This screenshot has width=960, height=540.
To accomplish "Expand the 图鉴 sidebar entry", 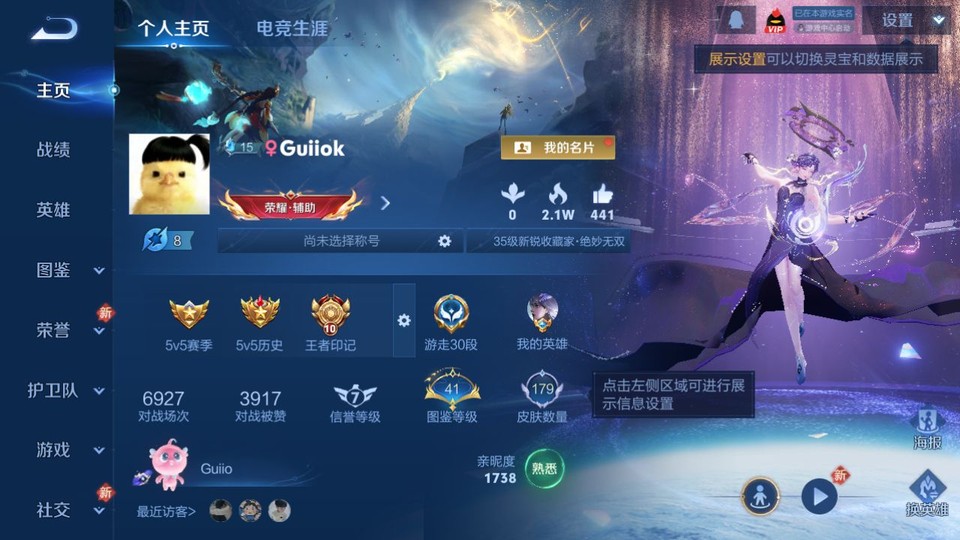I will [x=68, y=270].
